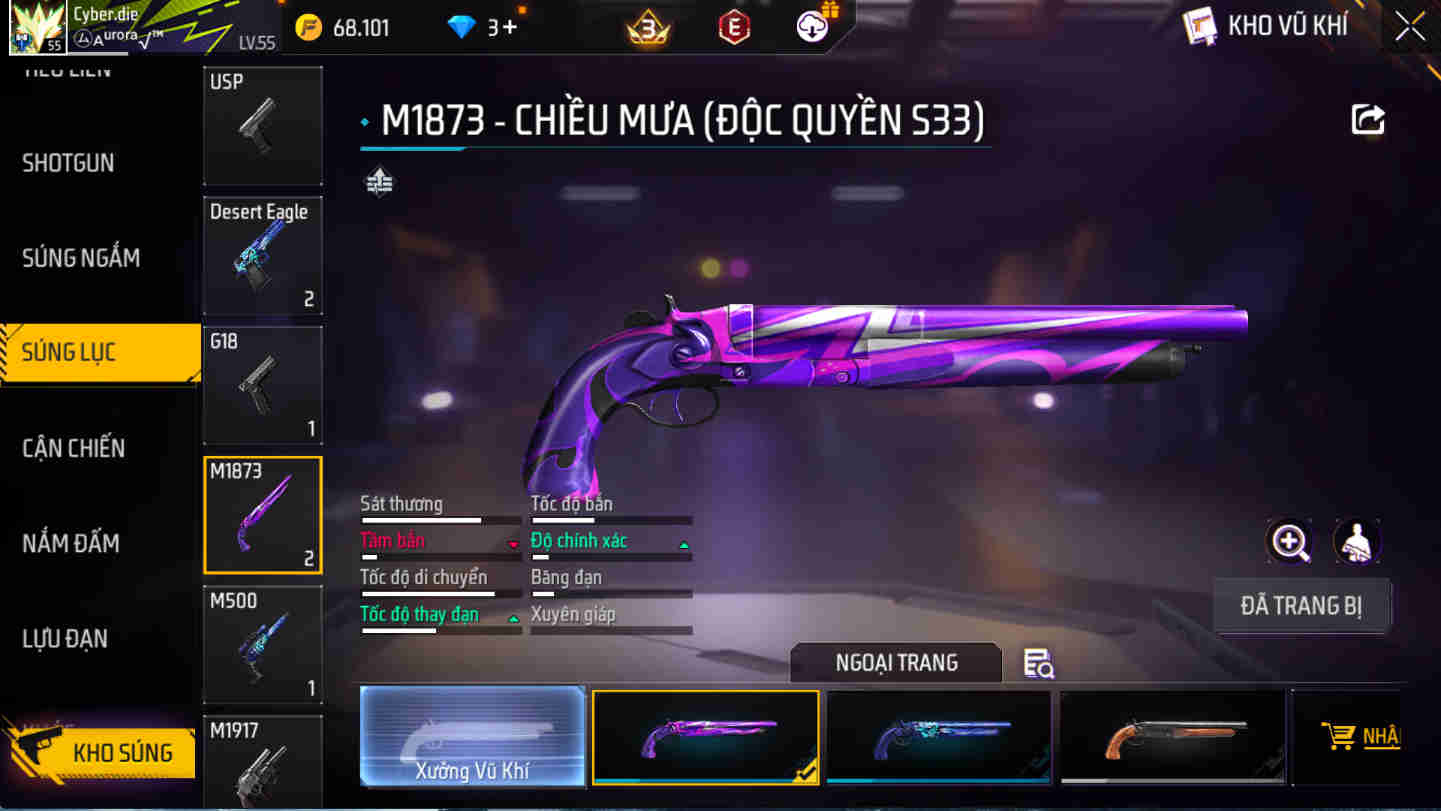
Task: Click the rank emblem above the weapon name
Action: (x=378, y=182)
